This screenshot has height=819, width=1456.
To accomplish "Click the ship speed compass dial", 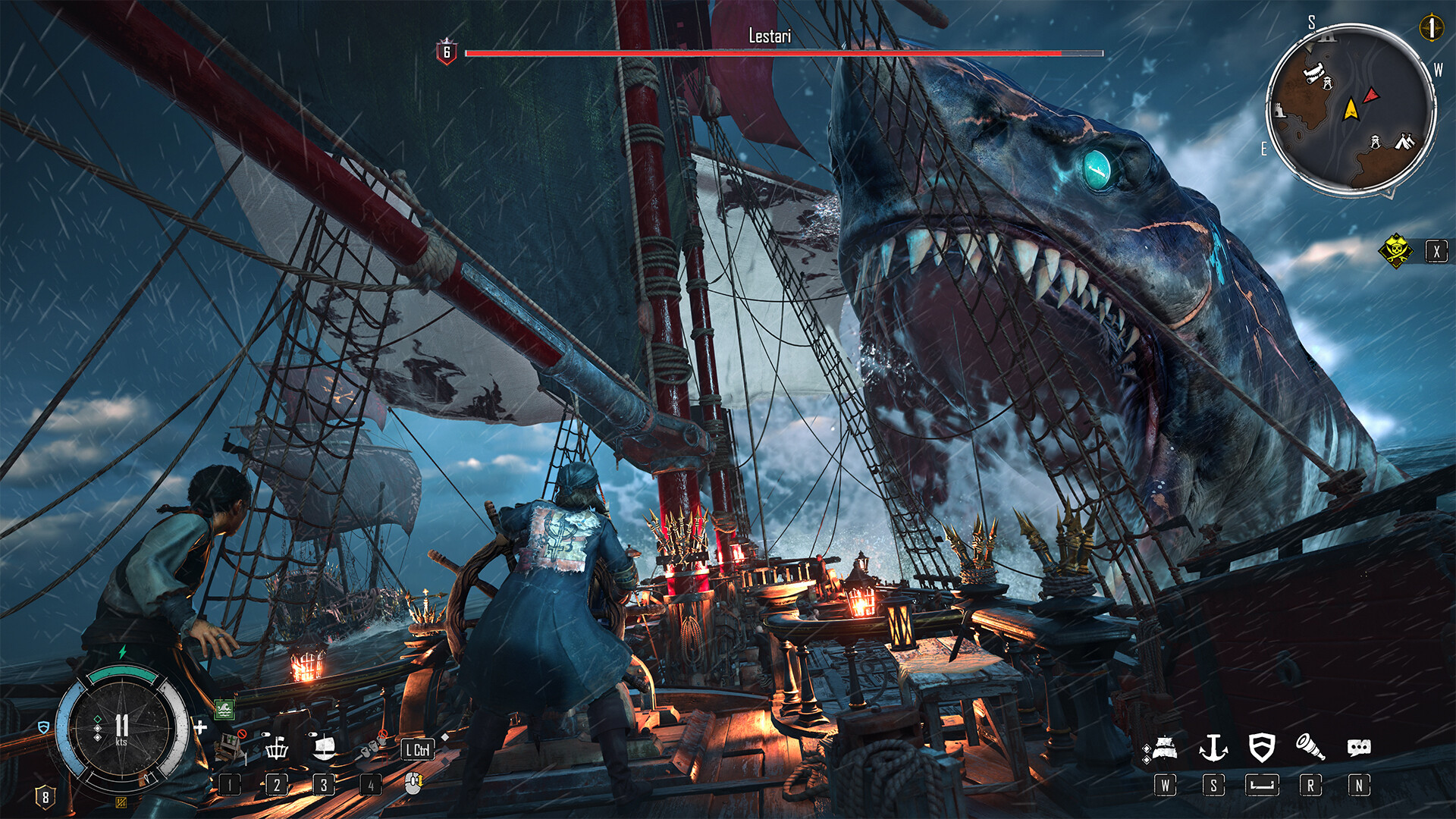I will click(x=121, y=730).
